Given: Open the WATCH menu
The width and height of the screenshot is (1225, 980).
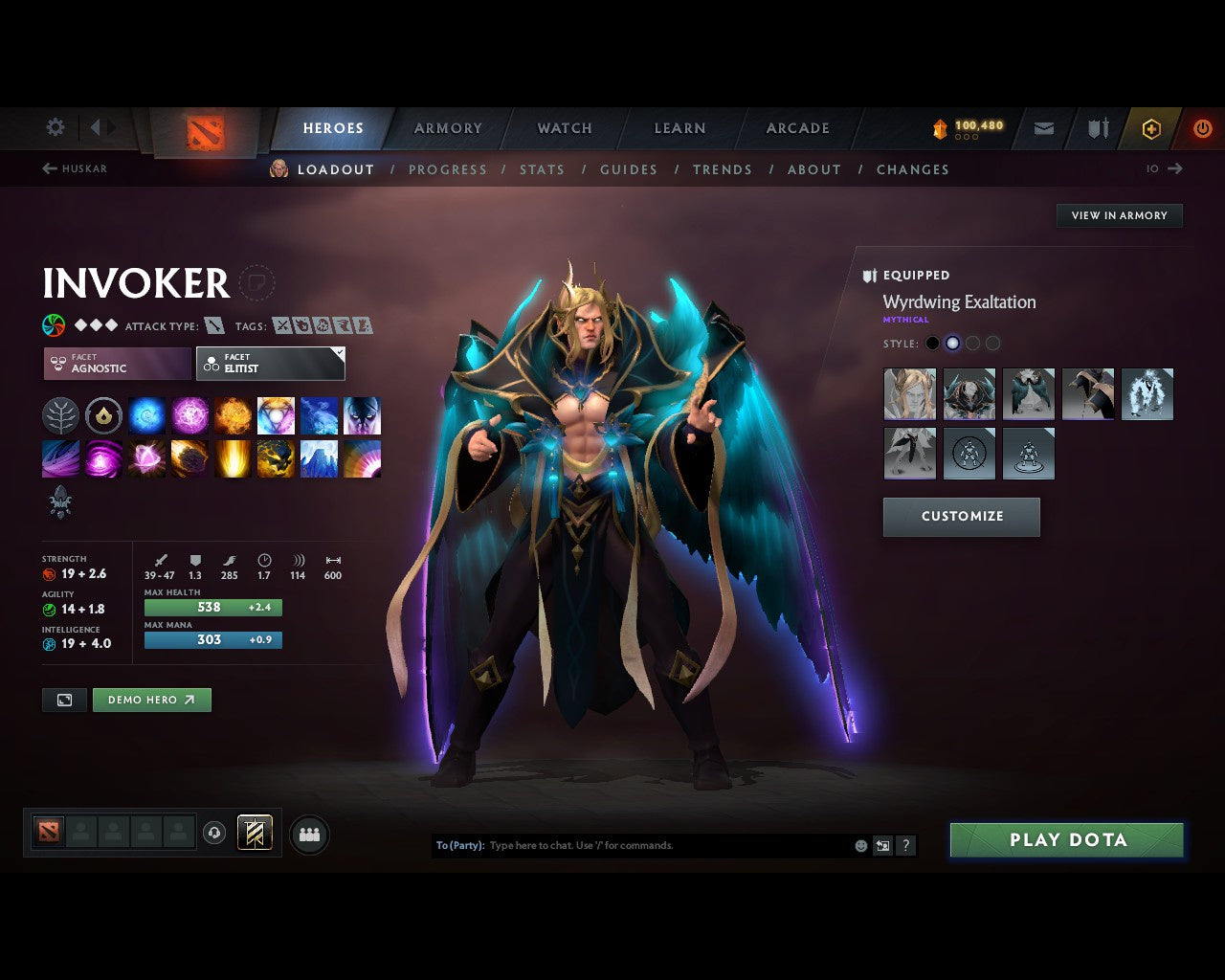Looking at the screenshot, I should (564, 127).
